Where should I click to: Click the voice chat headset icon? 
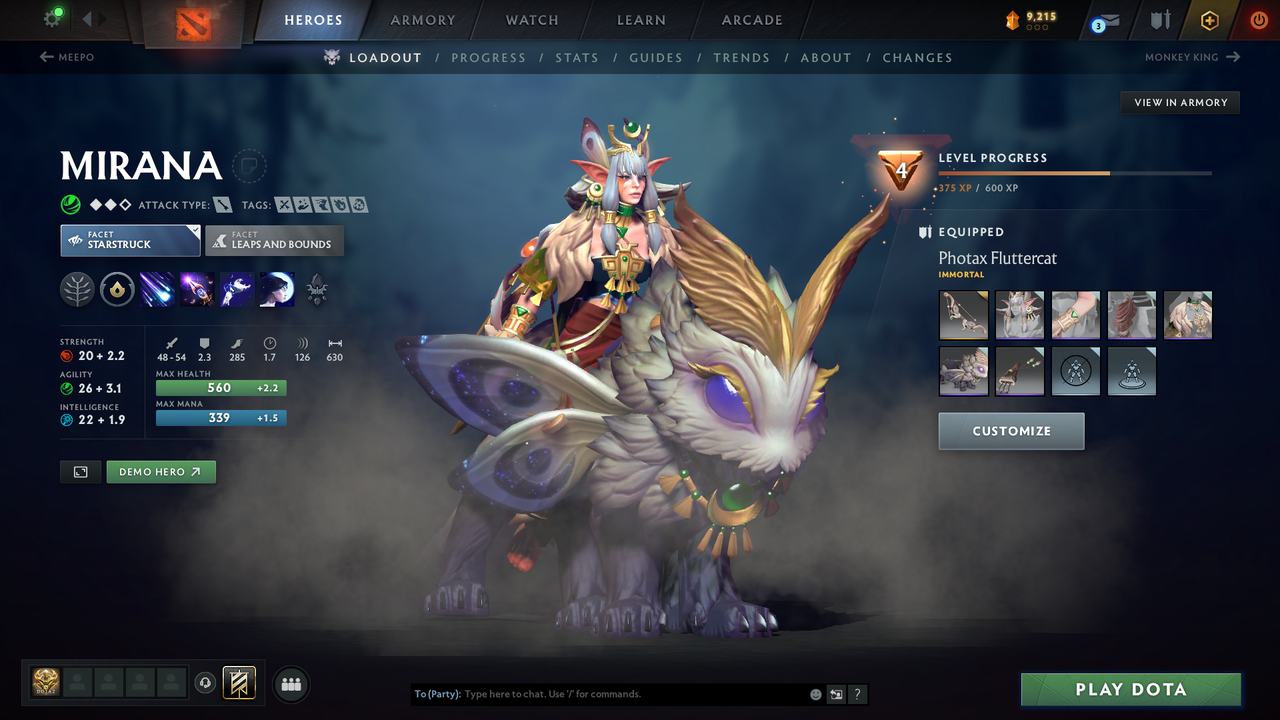tap(207, 684)
